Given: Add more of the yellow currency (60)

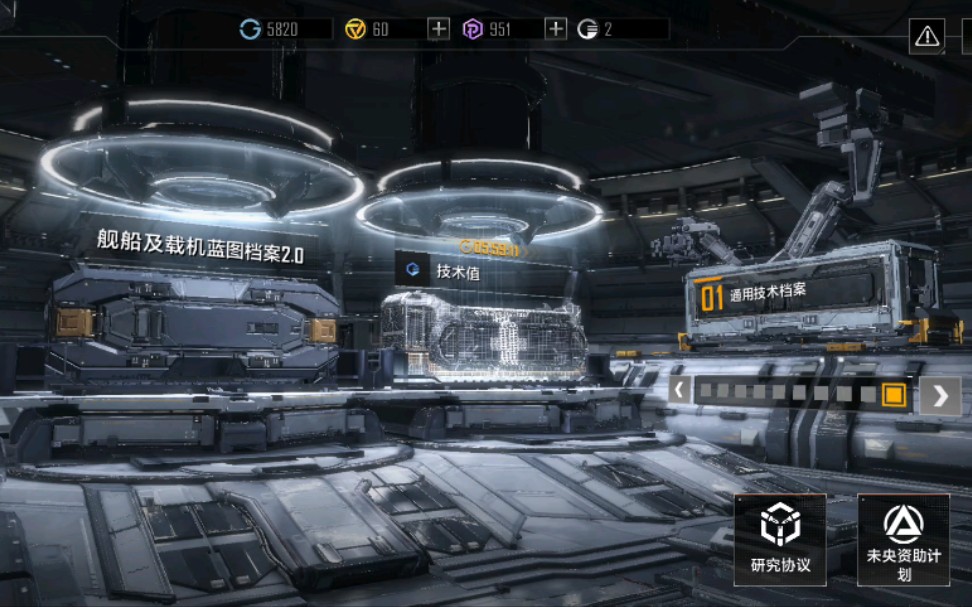Looking at the screenshot, I should [x=438, y=29].
